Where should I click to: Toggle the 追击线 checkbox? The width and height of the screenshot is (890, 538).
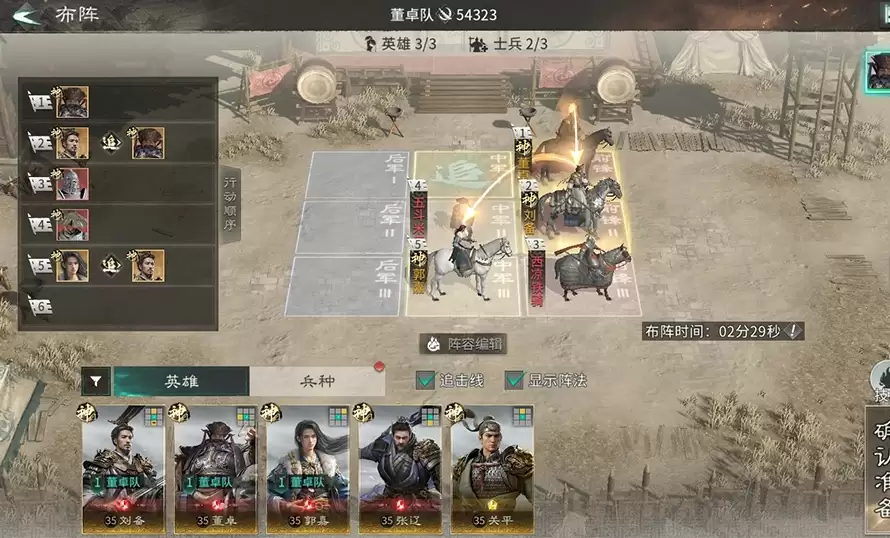click(x=425, y=380)
